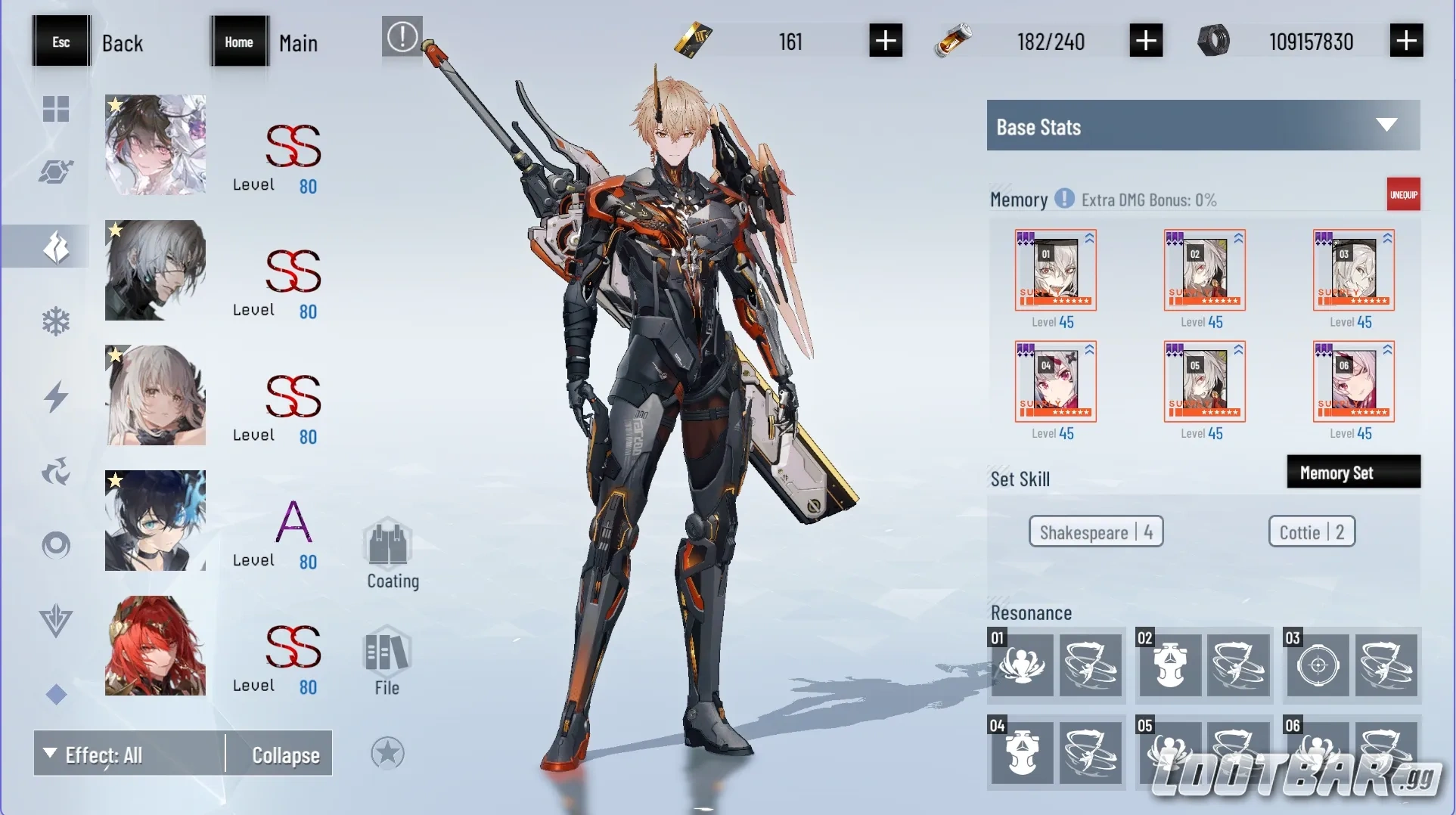The image size is (1456, 815).
Task: Return Home via the Home button
Action: (x=240, y=42)
